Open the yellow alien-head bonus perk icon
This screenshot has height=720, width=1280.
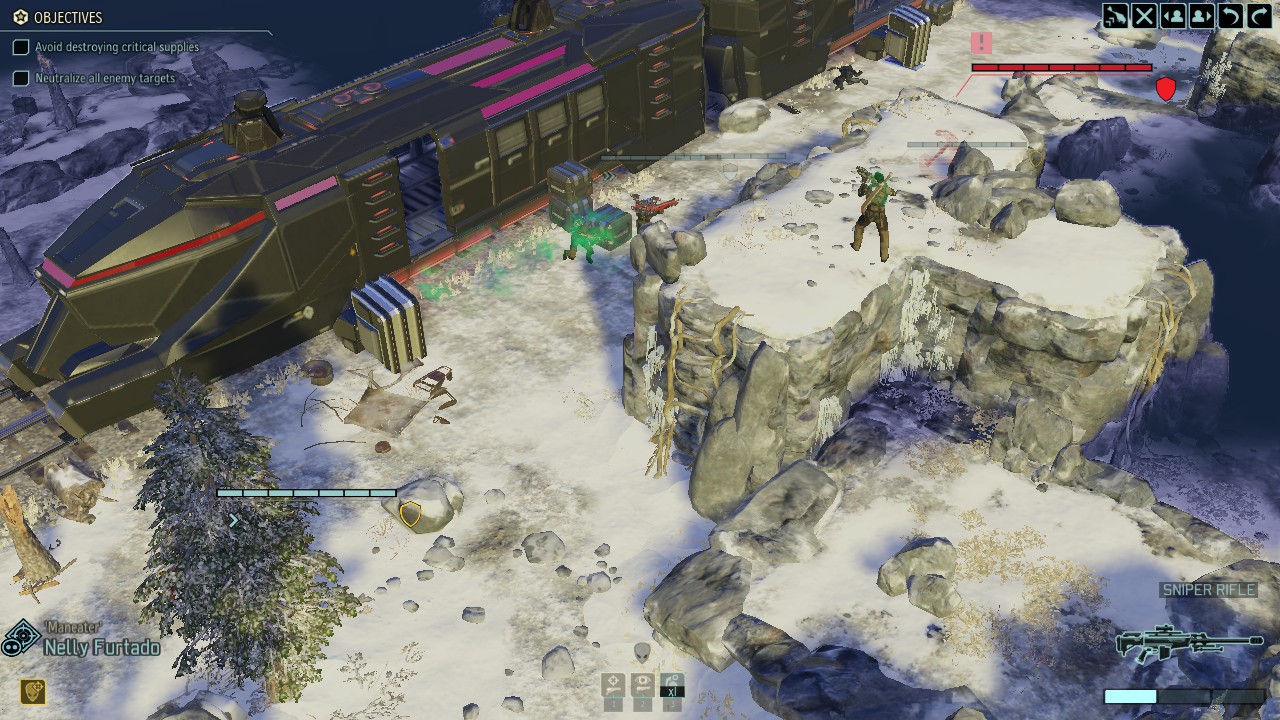click(x=33, y=691)
